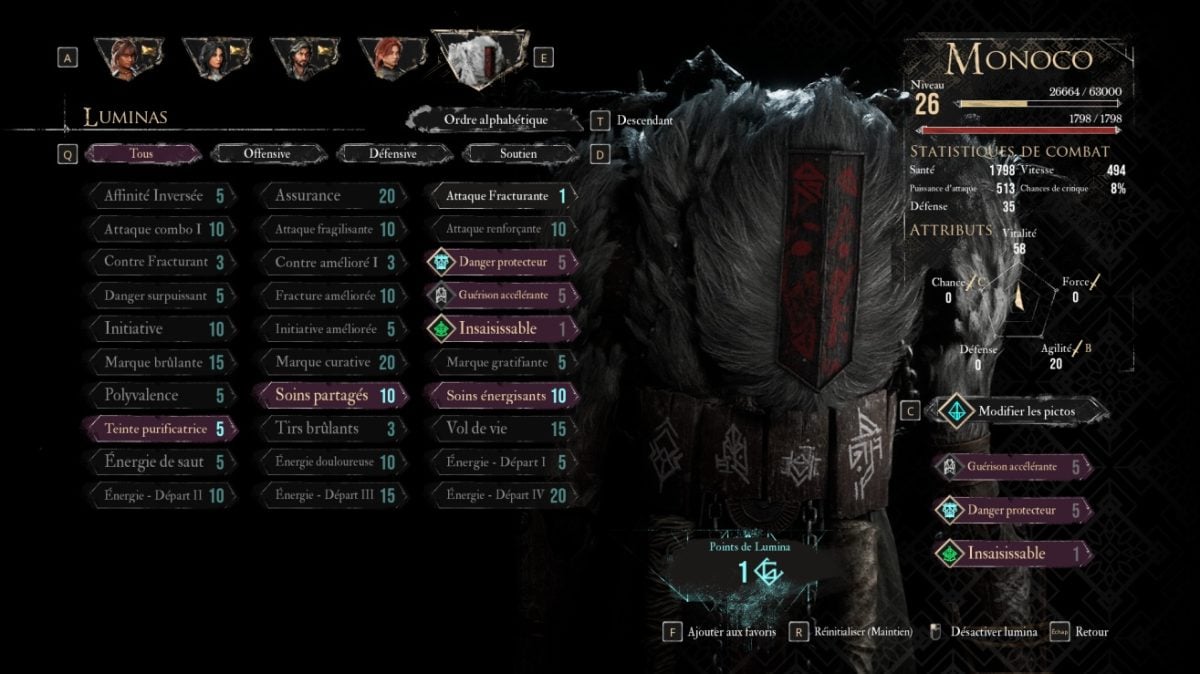Open the Ordre alphabétique sort dropdown
The width and height of the screenshot is (1200, 674).
pos(496,120)
